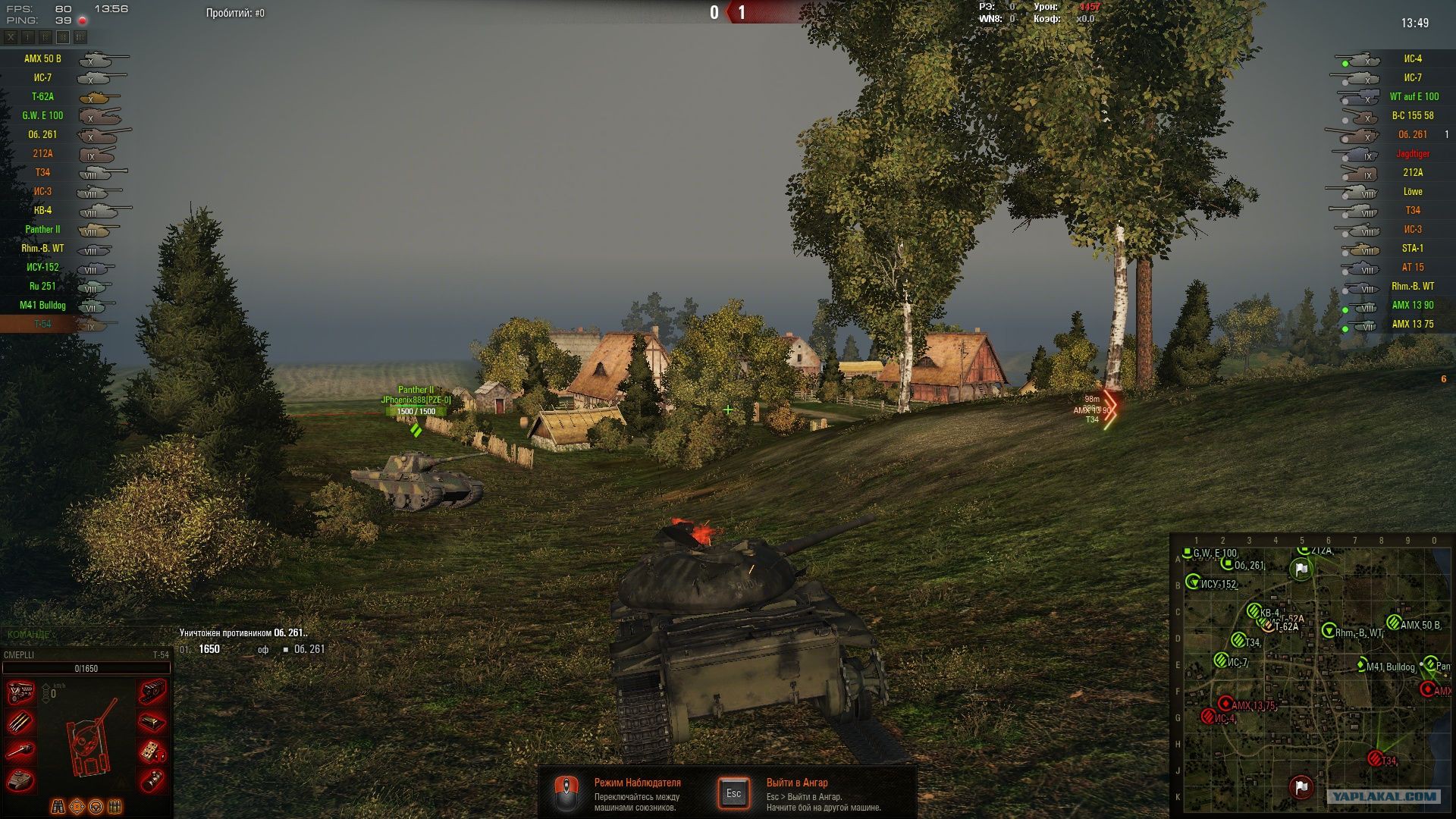Viewport: 1456px width, 819px height.
Task: Select the STA-1 row in enemy team list
Action: (x=1412, y=248)
